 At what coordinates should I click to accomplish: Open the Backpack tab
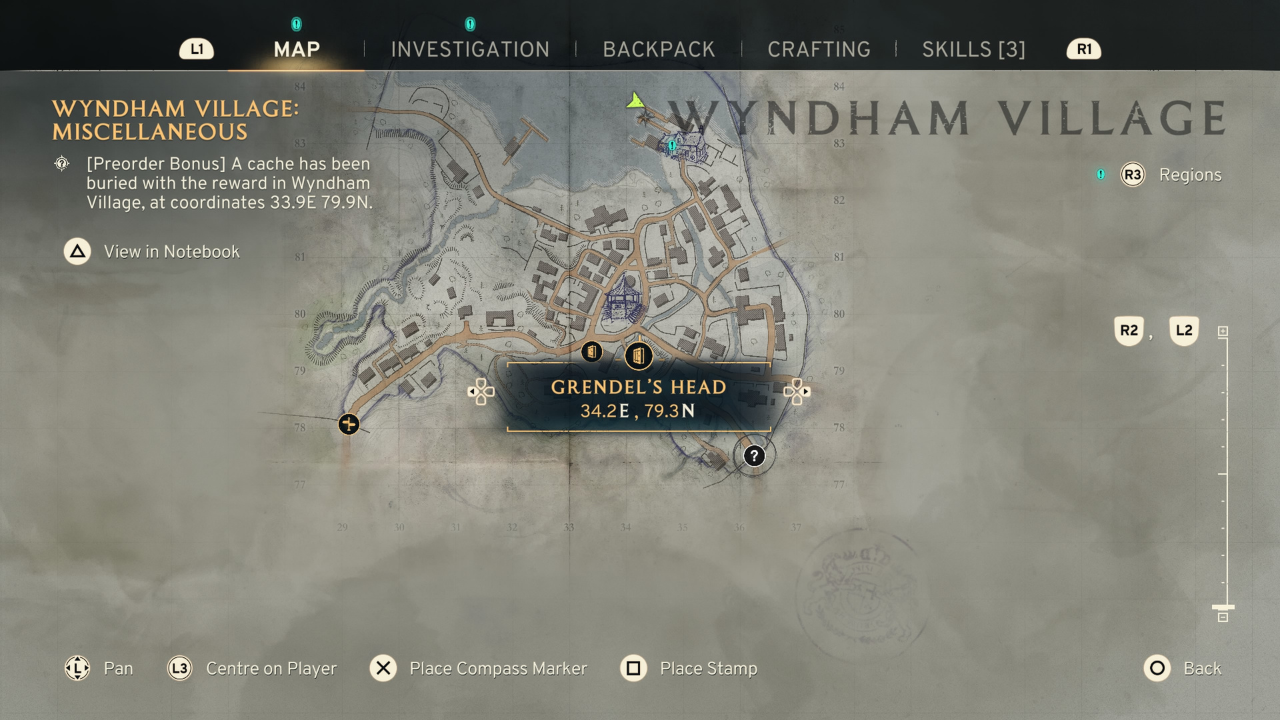(659, 50)
